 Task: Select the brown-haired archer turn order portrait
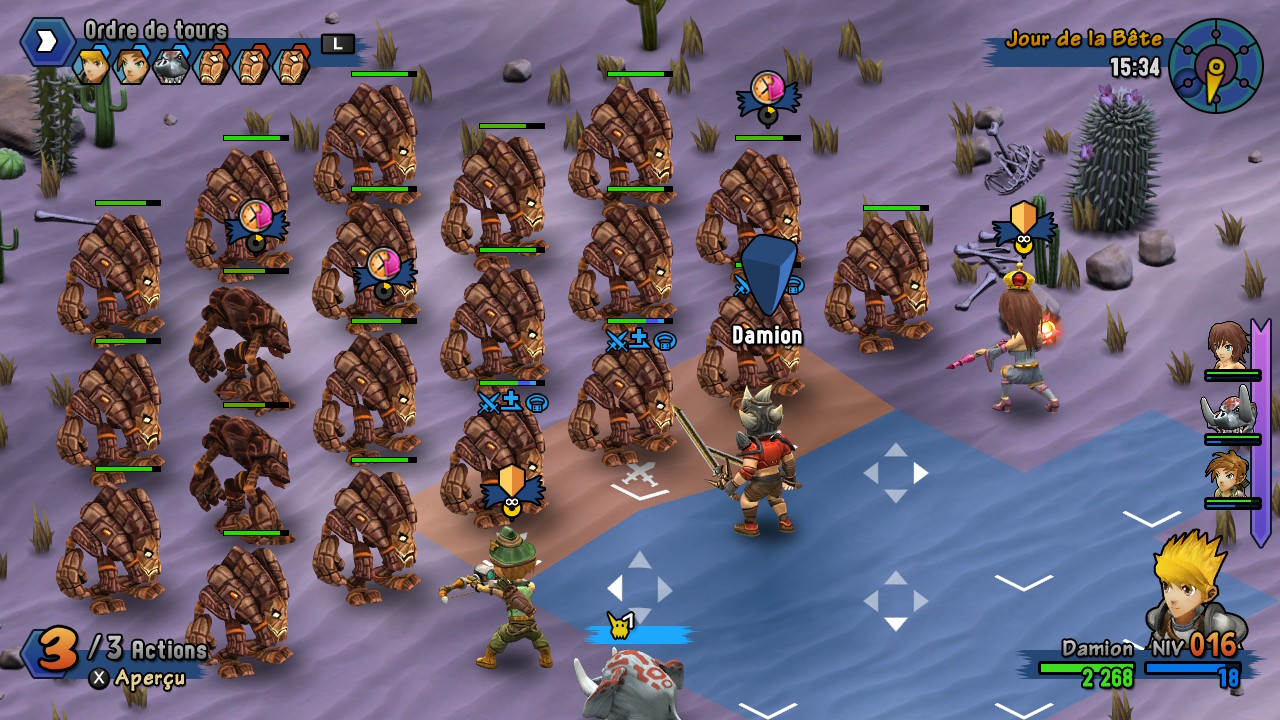[x=131, y=66]
